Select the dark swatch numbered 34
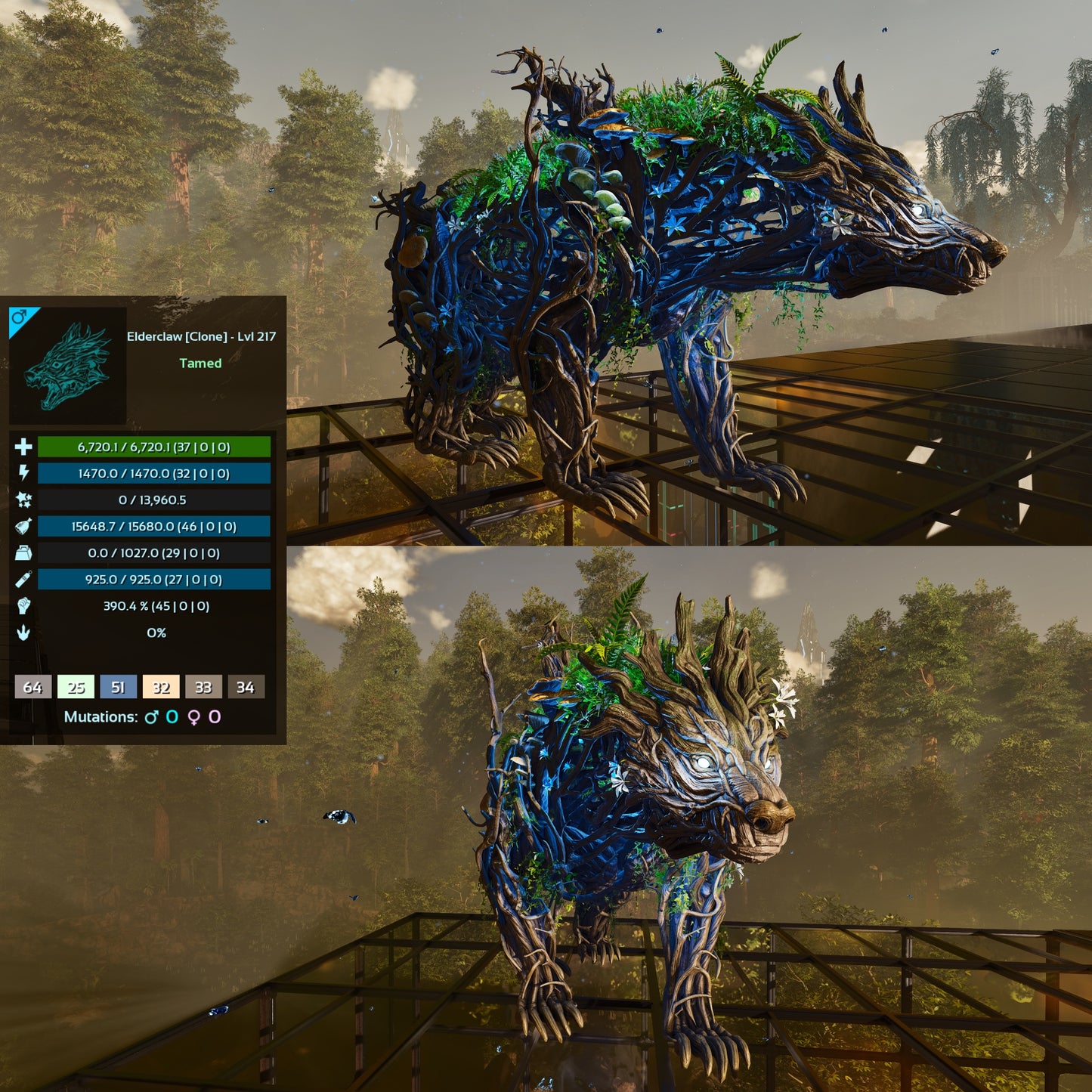 click(x=246, y=687)
